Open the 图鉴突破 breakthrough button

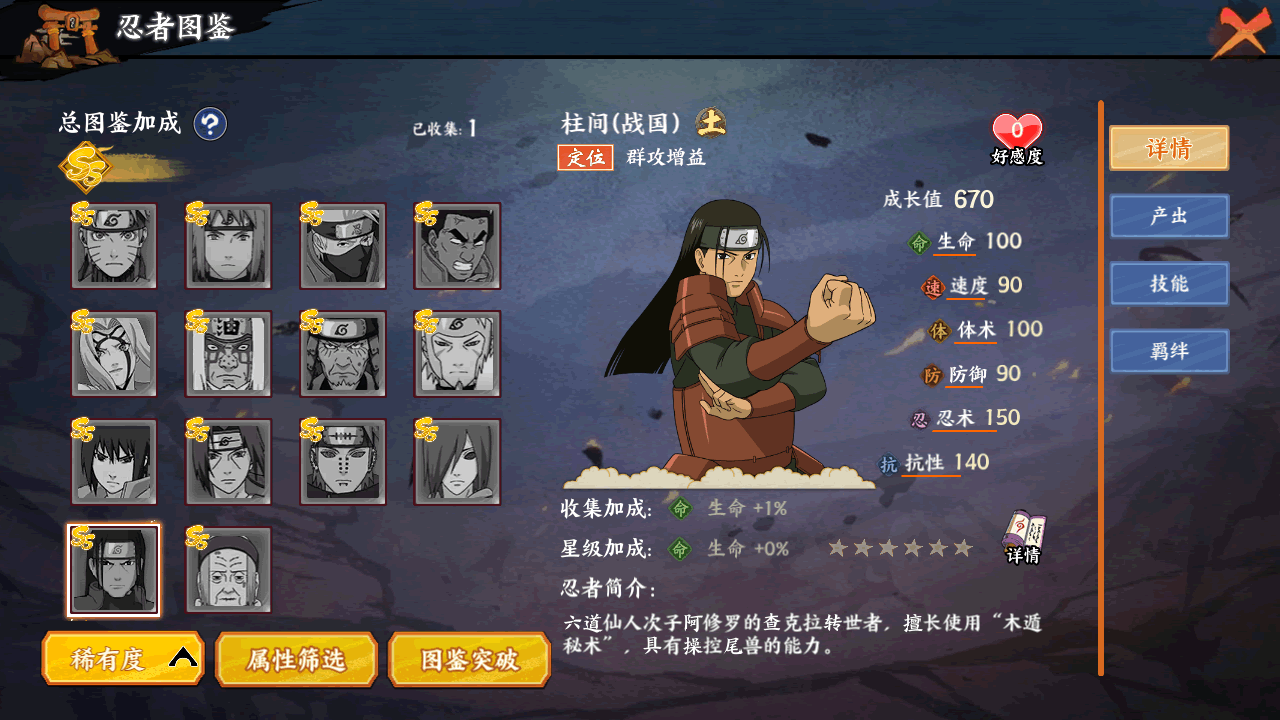click(469, 658)
